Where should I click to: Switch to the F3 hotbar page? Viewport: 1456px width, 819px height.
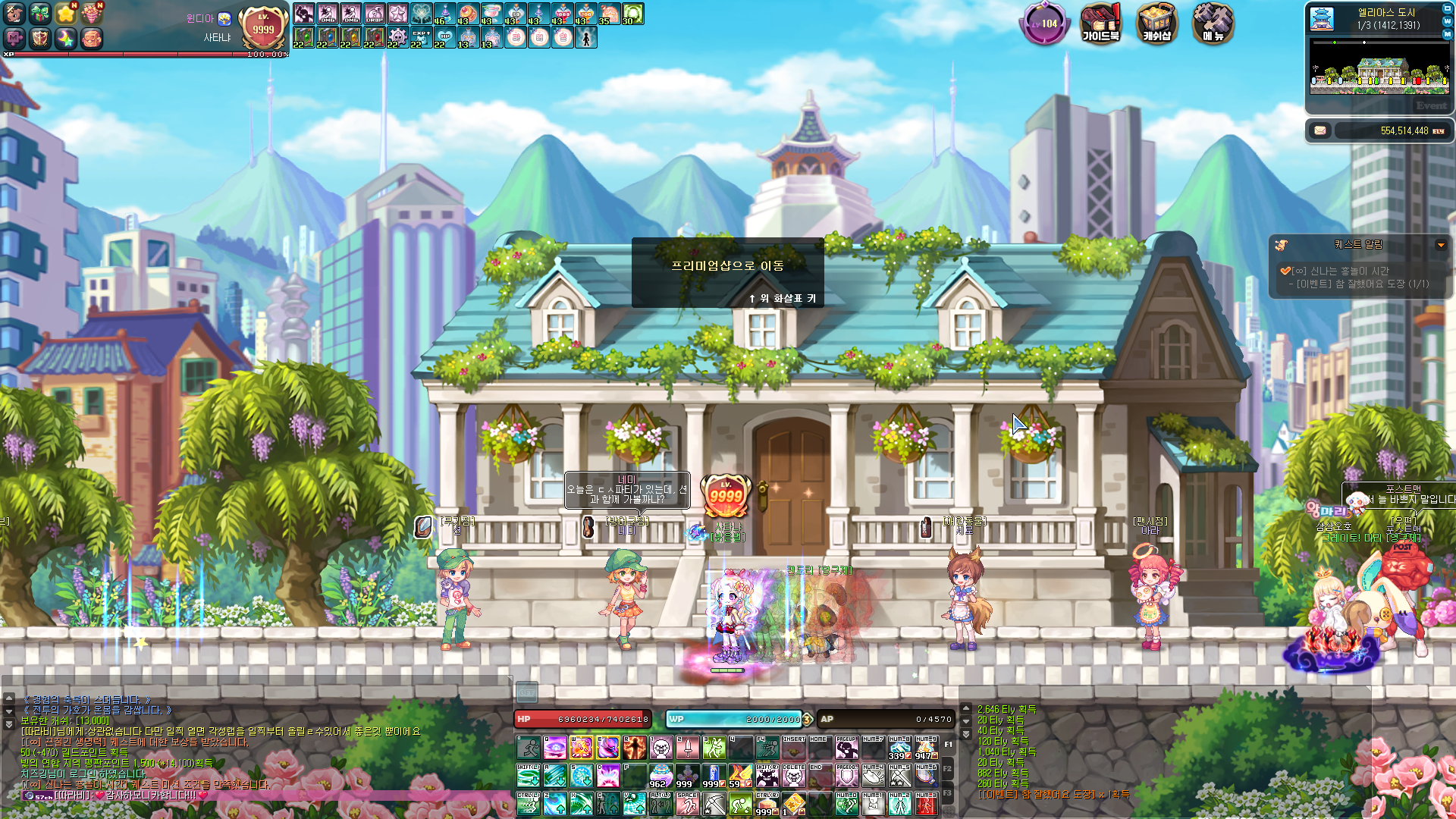(948, 793)
